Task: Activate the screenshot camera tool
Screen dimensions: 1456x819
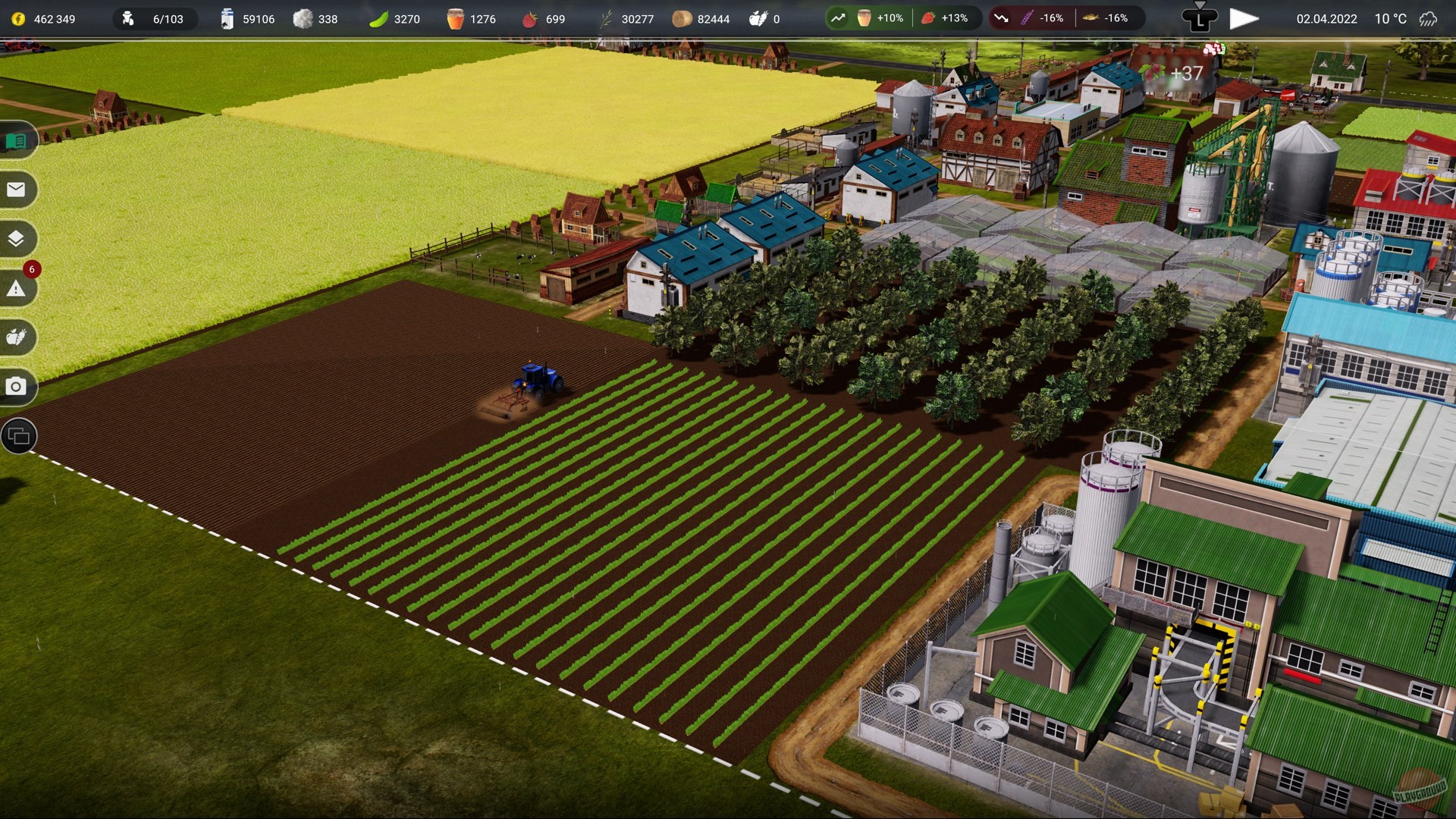Action: 17,387
